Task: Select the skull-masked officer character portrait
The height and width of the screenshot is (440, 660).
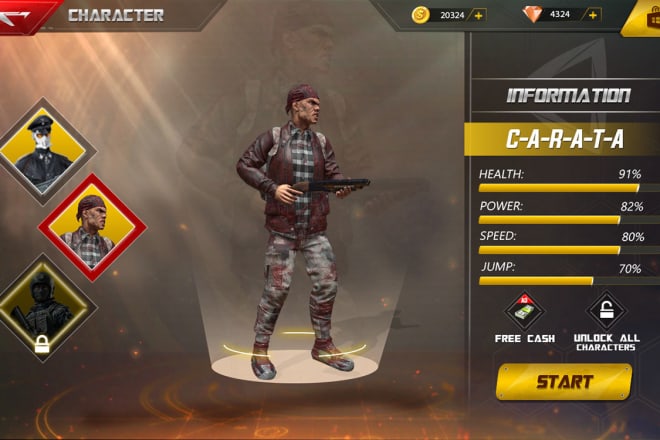Action: (x=41, y=151)
